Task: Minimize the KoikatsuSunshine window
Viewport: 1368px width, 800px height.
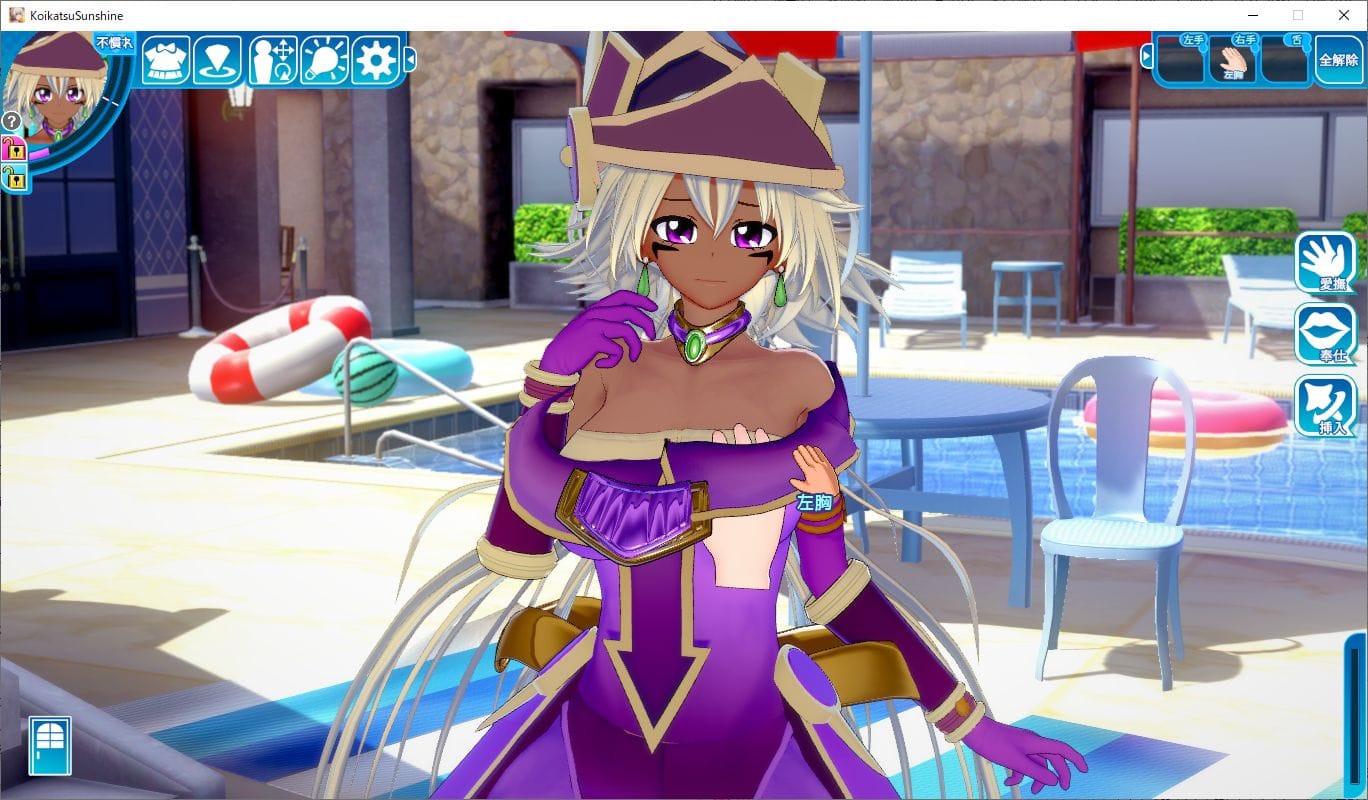Action: (1253, 15)
